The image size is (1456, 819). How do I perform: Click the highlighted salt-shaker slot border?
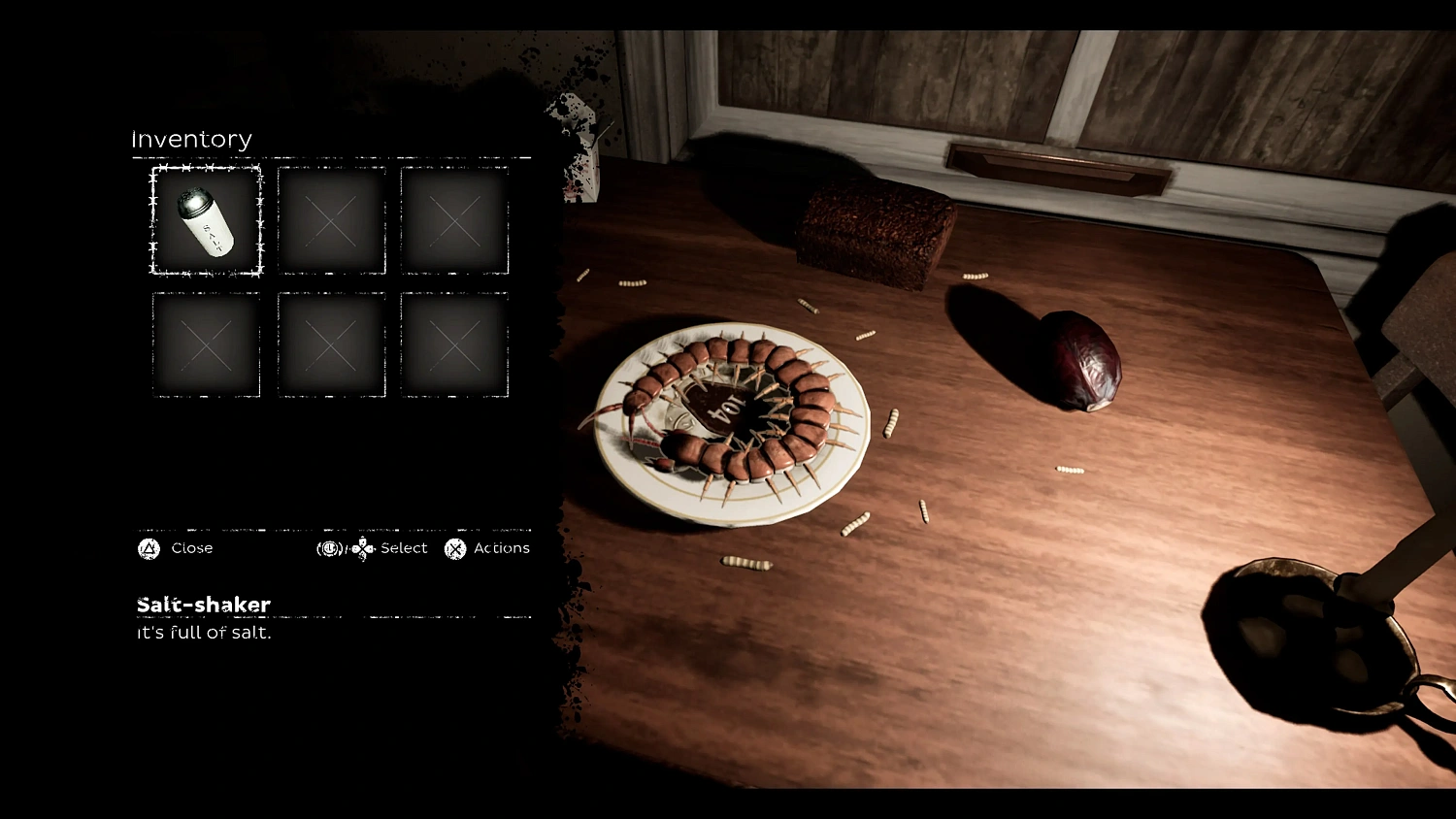(x=204, y=169)
